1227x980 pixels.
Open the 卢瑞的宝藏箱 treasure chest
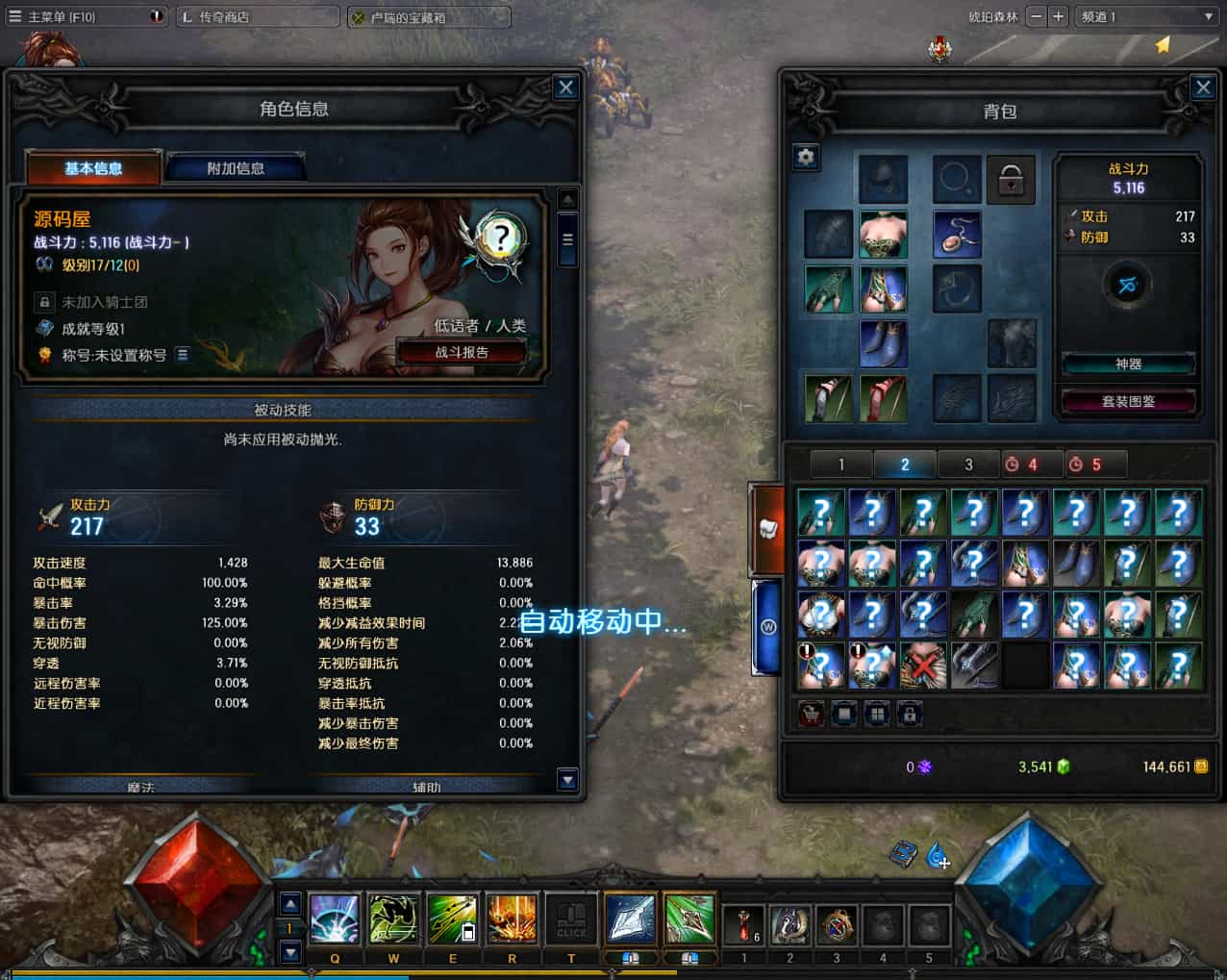(429, 16)
